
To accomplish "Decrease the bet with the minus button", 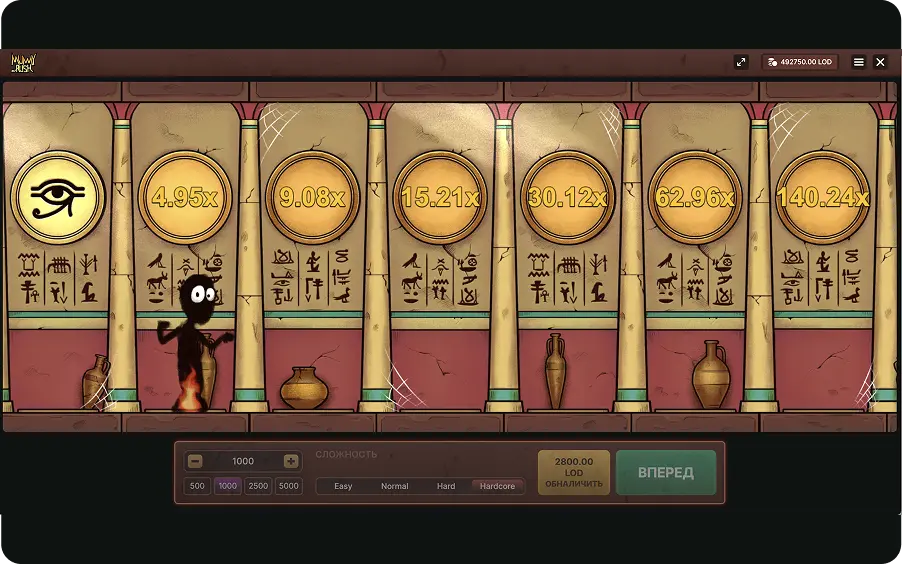I will coord(195,461).
